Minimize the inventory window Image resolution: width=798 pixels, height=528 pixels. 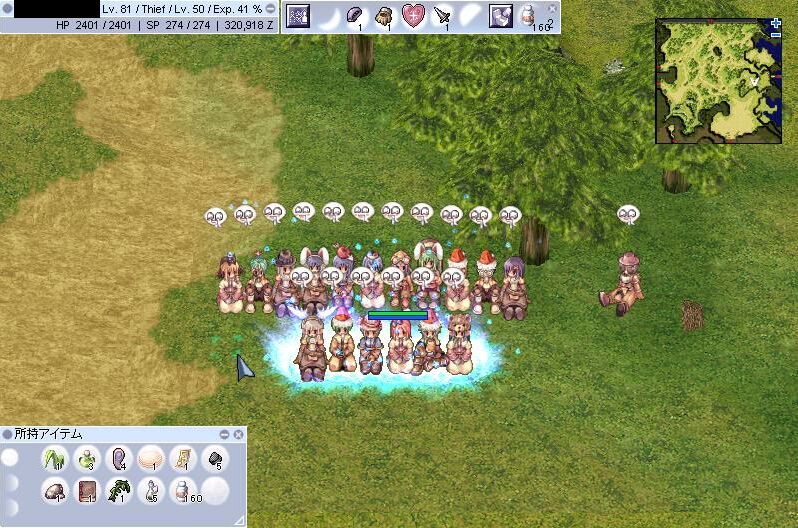pos(225,434)
